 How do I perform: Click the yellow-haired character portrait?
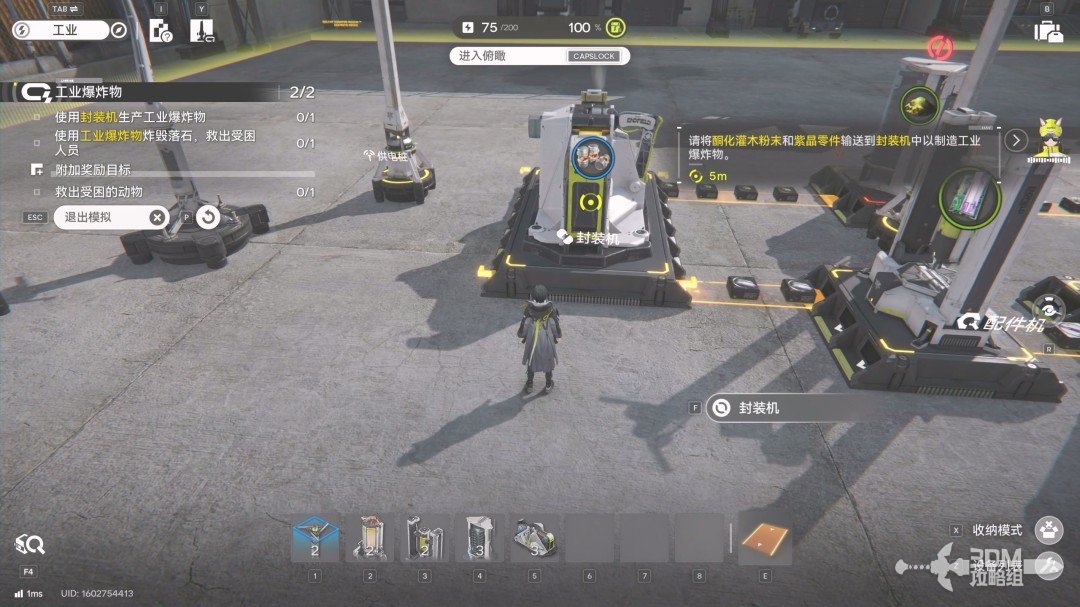pyautogui.click(x=1050, y=139)
